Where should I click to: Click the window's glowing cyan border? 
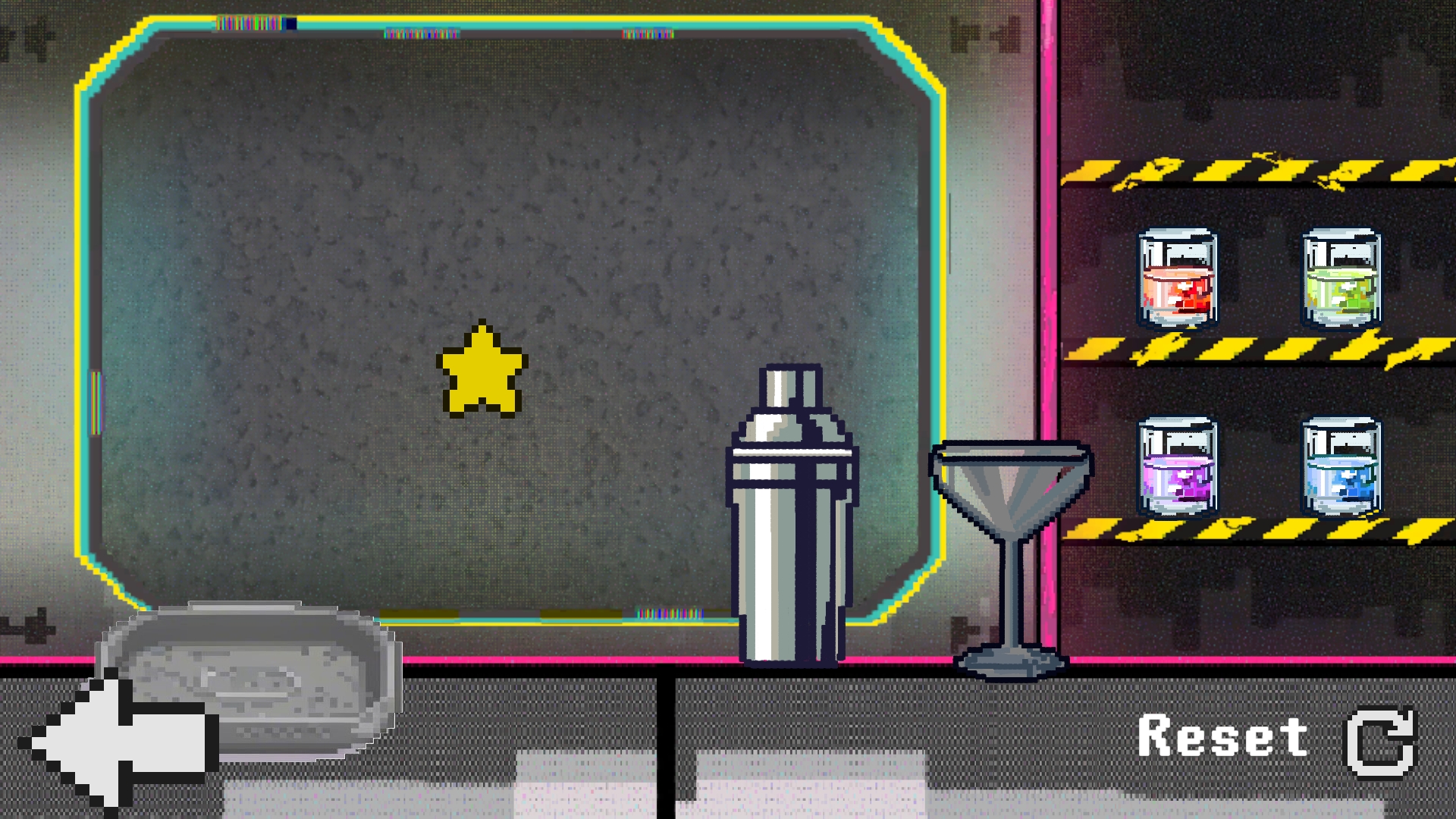pos(86,341)
